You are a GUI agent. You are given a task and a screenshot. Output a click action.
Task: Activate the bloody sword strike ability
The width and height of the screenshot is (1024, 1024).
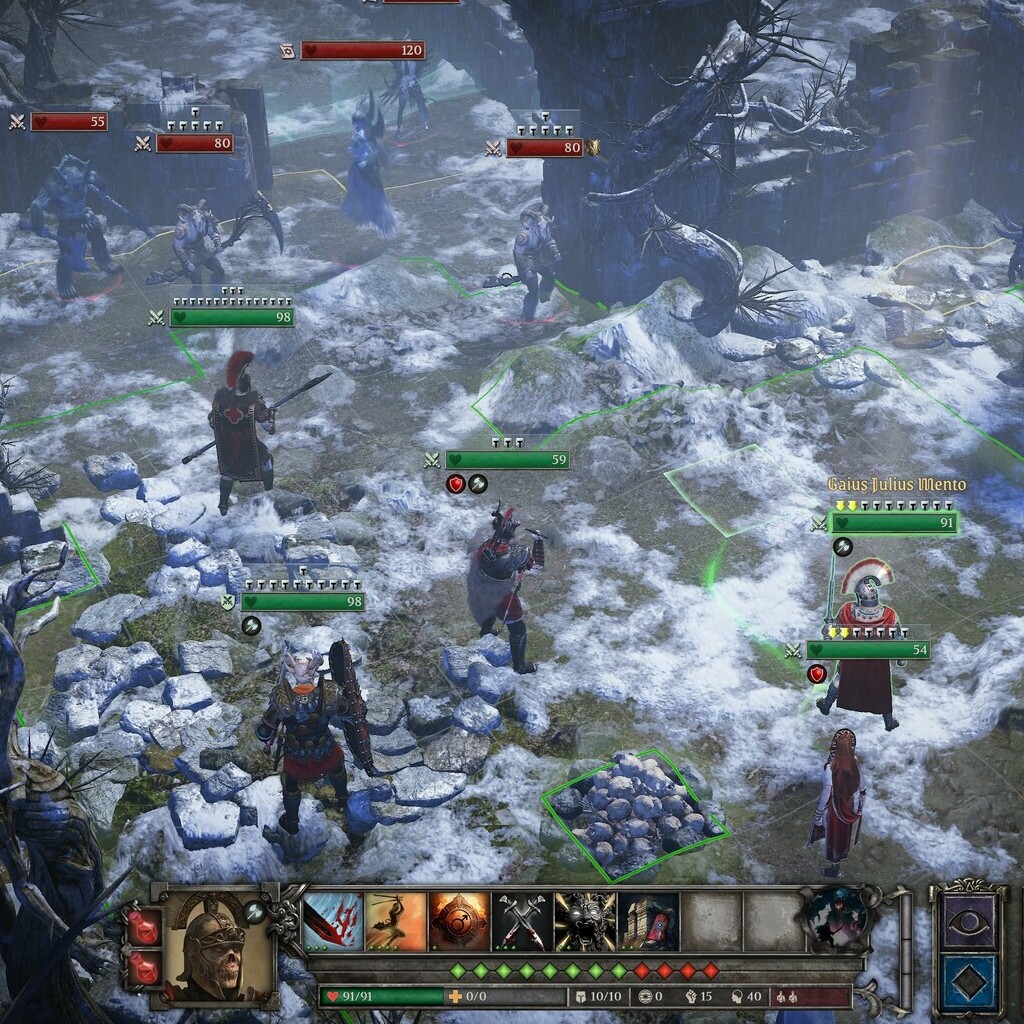pos(334,921)
